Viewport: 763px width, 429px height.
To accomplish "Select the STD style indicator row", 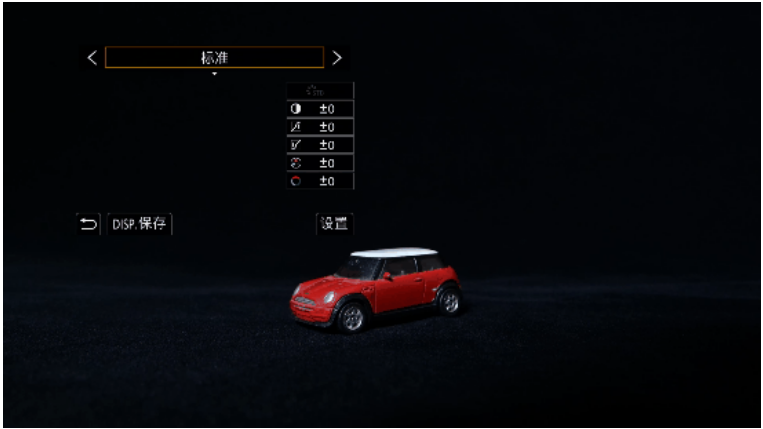I will 320,91.
